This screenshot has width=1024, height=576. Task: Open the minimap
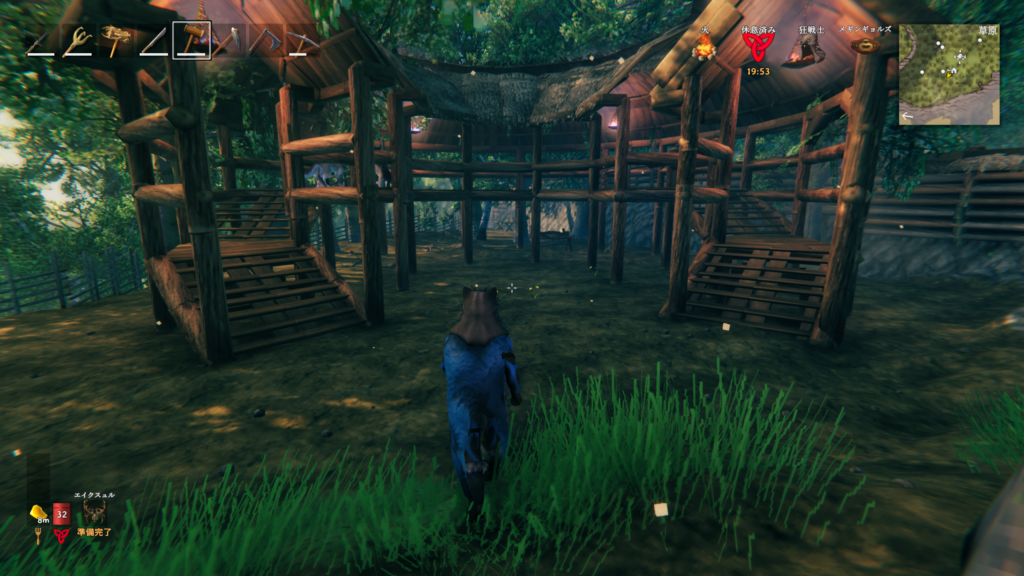click(949, 75)
